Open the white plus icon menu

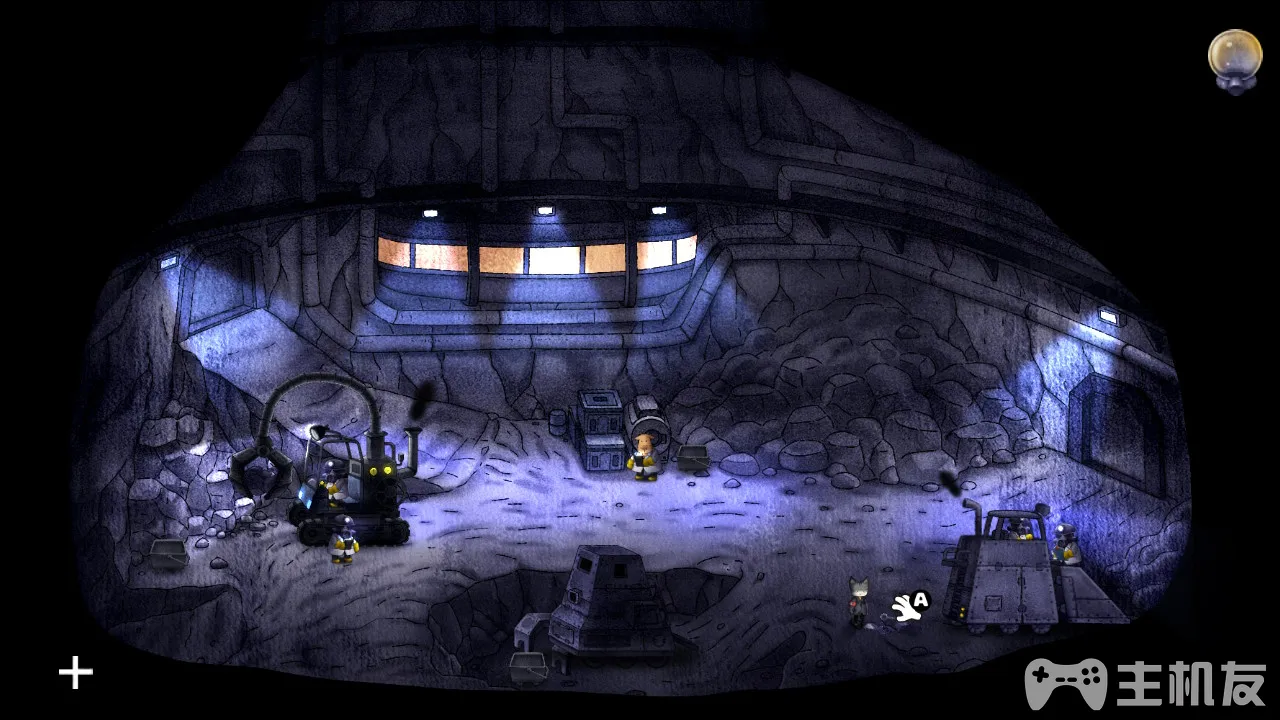(x=76, y=673)
